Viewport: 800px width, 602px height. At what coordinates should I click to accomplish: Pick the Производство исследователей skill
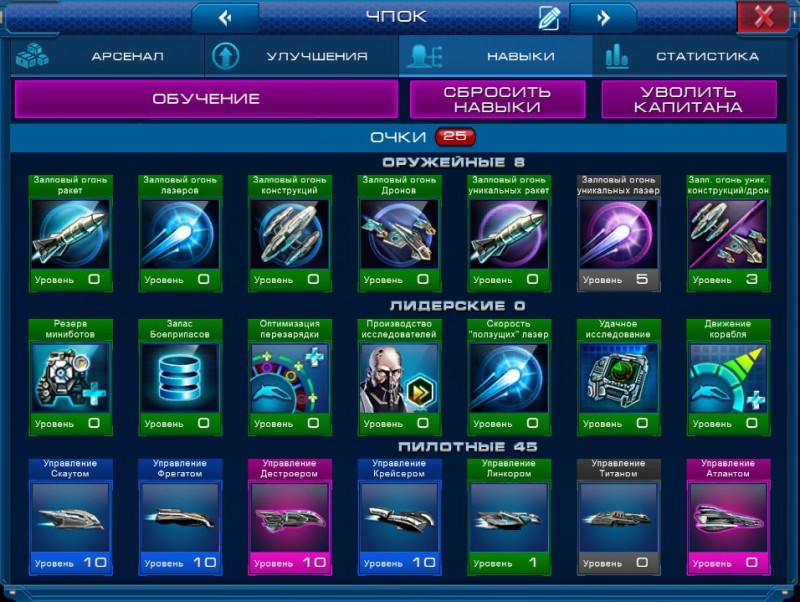click(x=399, y=377)
